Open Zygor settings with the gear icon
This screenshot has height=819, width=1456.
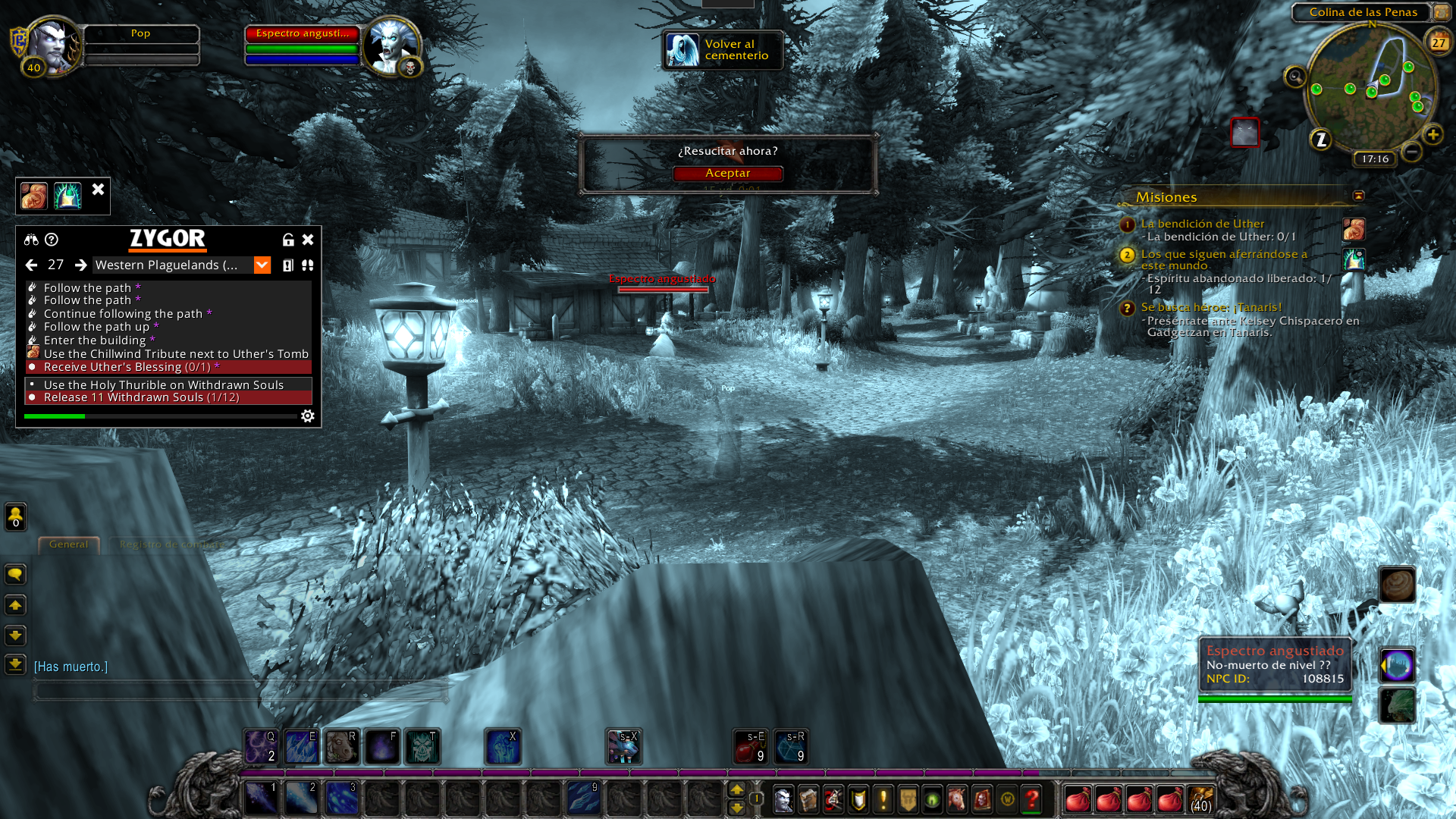click(308, 416)
